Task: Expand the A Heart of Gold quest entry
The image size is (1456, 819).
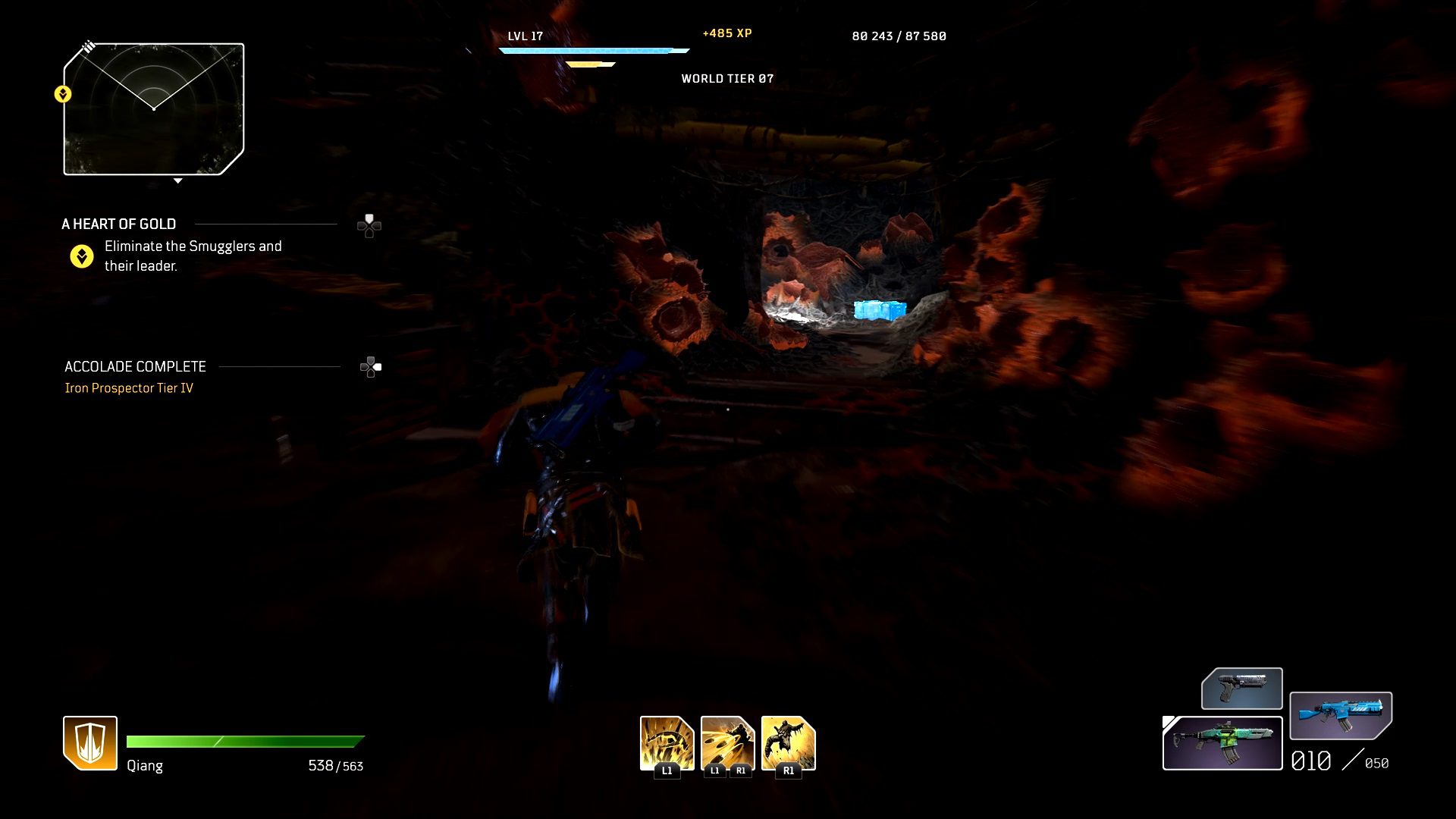Action: pos(119,224)
